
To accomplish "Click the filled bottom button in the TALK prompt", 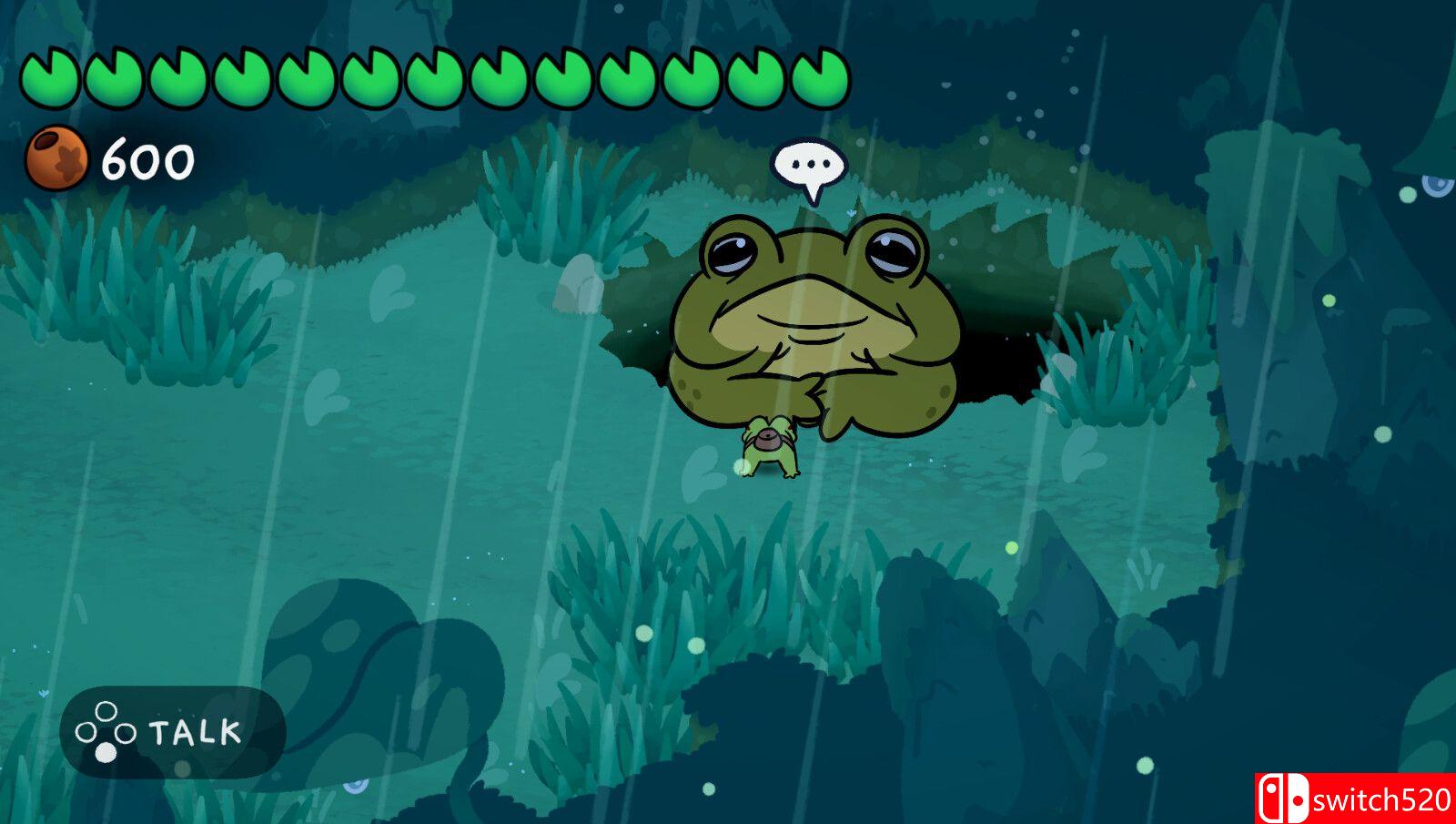I will [106, 751].
